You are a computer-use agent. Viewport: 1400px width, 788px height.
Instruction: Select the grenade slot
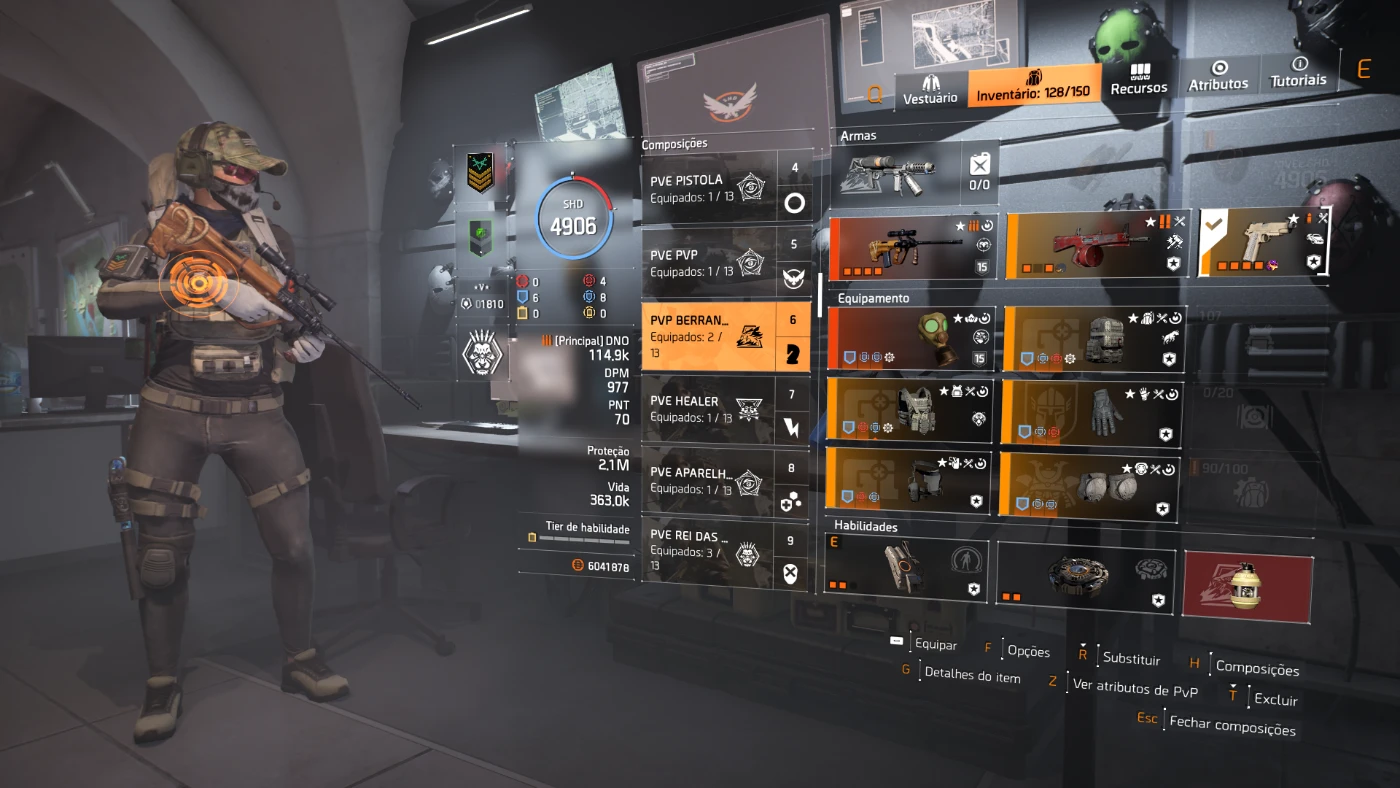pyautogui.click(x=1246, y=582)
